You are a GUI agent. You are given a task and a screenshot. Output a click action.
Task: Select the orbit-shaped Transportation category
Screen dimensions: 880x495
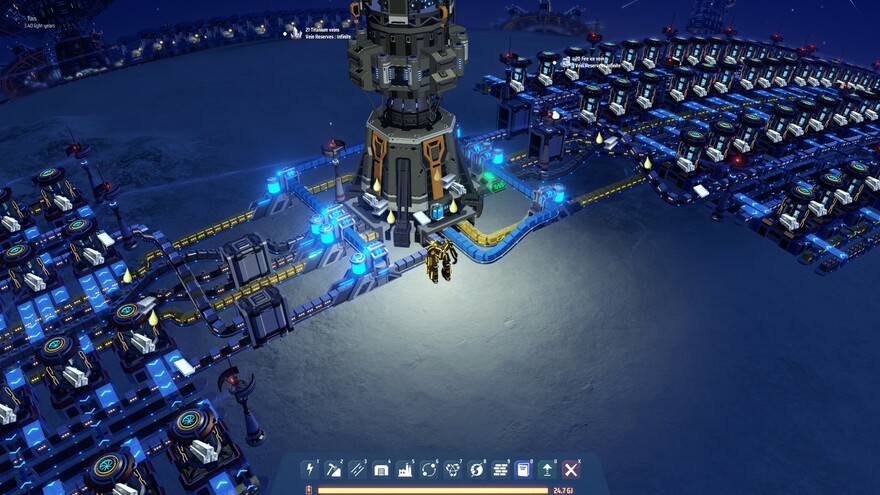tap(429, 469)
